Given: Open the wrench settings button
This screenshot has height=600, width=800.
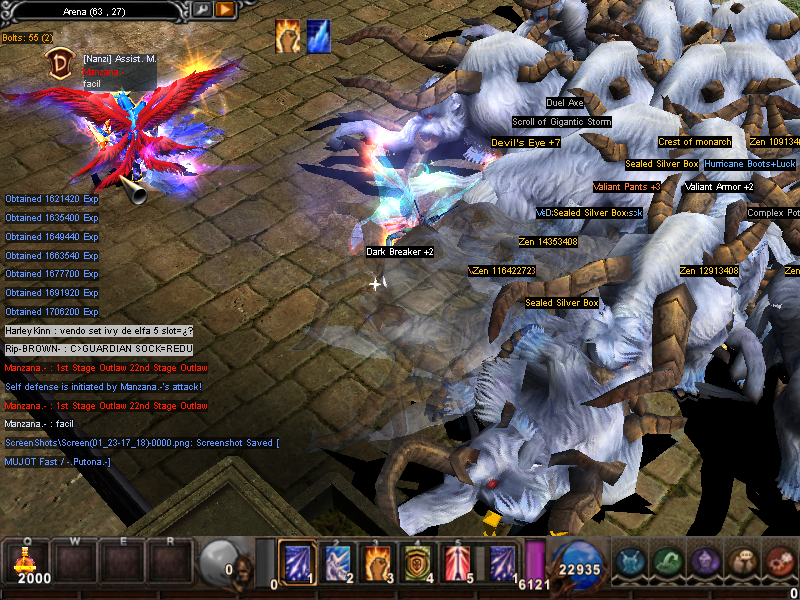Looking at the screenshot, I should point(203,9).
